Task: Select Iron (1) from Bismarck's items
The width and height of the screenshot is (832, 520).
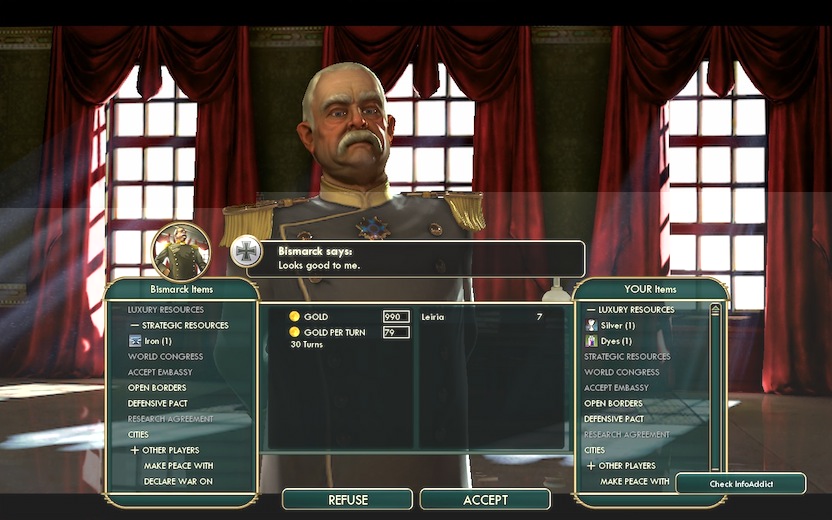Action: pyautogui.click(x=157, y=341)
